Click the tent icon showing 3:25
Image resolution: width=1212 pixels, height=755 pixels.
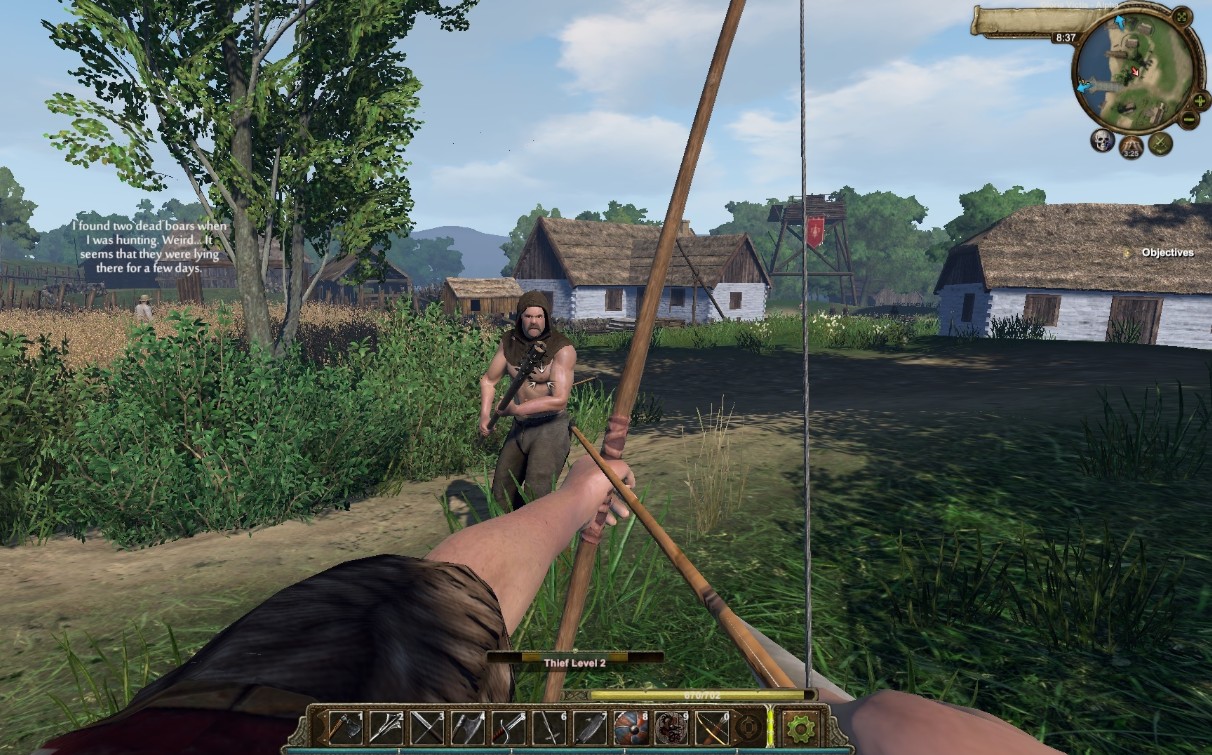1131,147
